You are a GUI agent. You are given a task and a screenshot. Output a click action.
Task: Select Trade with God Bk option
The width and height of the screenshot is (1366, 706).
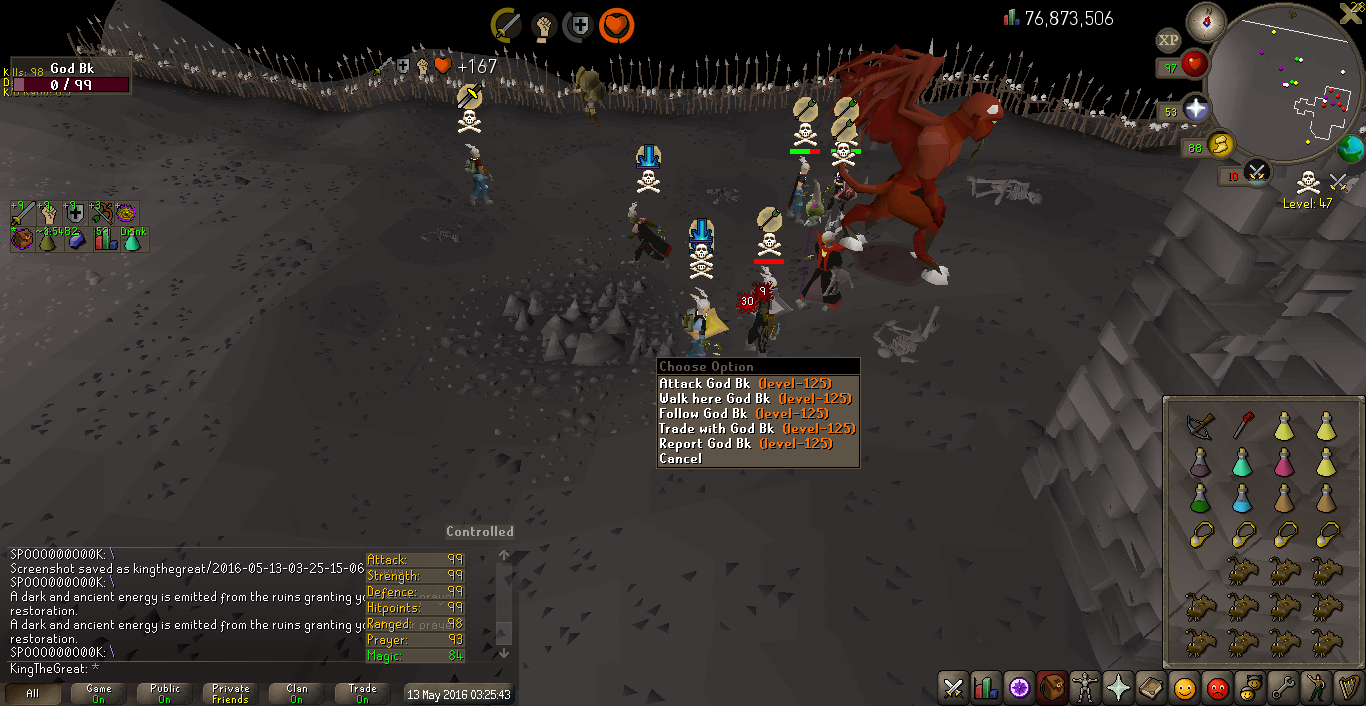(757, 429)
